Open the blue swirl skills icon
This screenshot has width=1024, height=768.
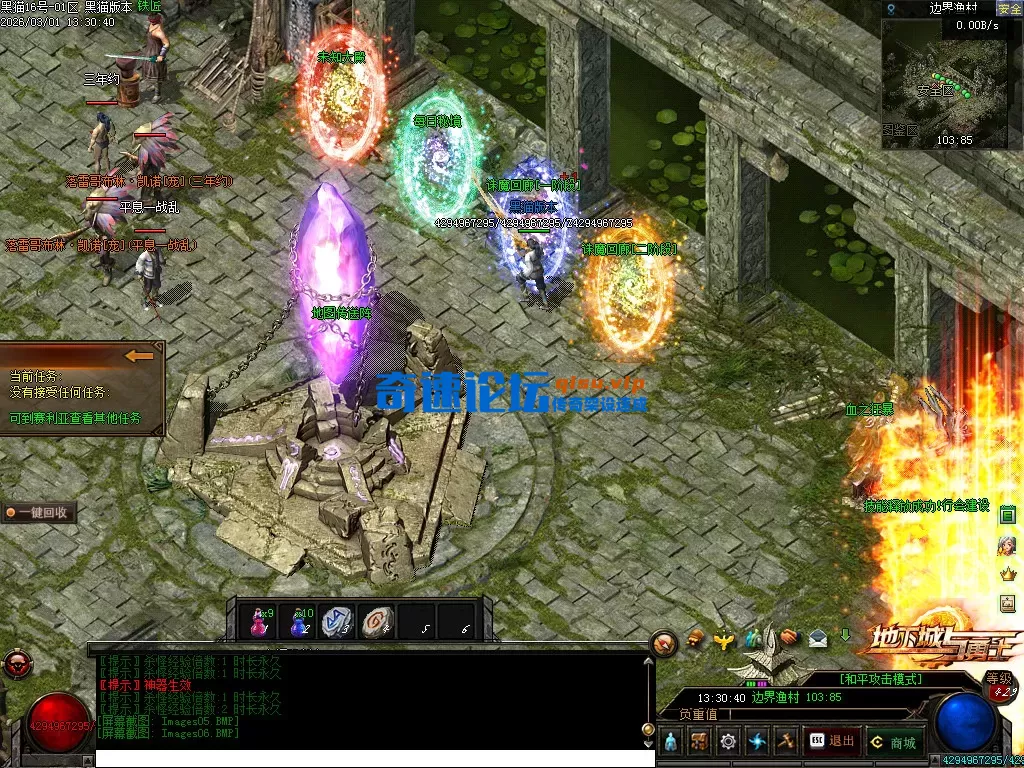tap(757, 742)
